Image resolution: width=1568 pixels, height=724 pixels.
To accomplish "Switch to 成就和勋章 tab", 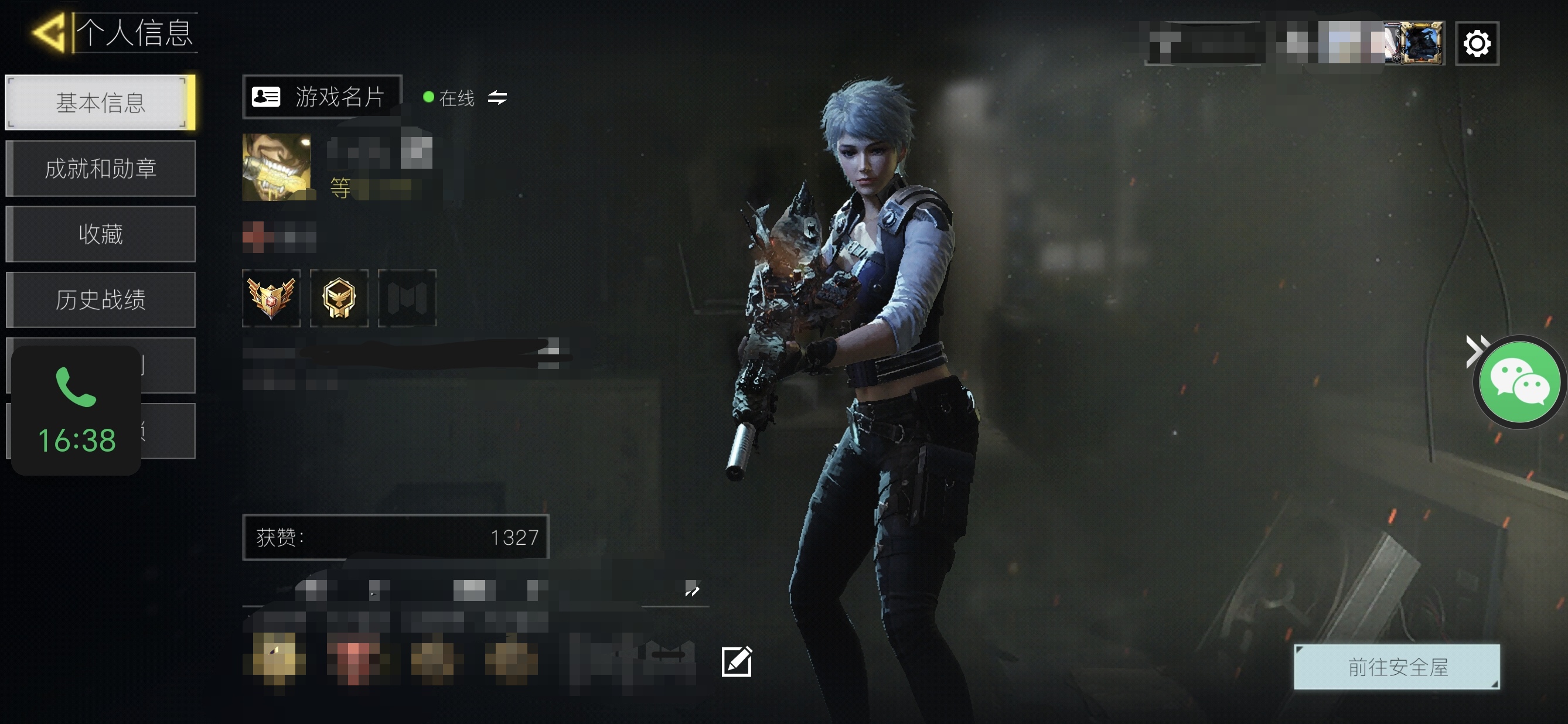I will [100, 169].
